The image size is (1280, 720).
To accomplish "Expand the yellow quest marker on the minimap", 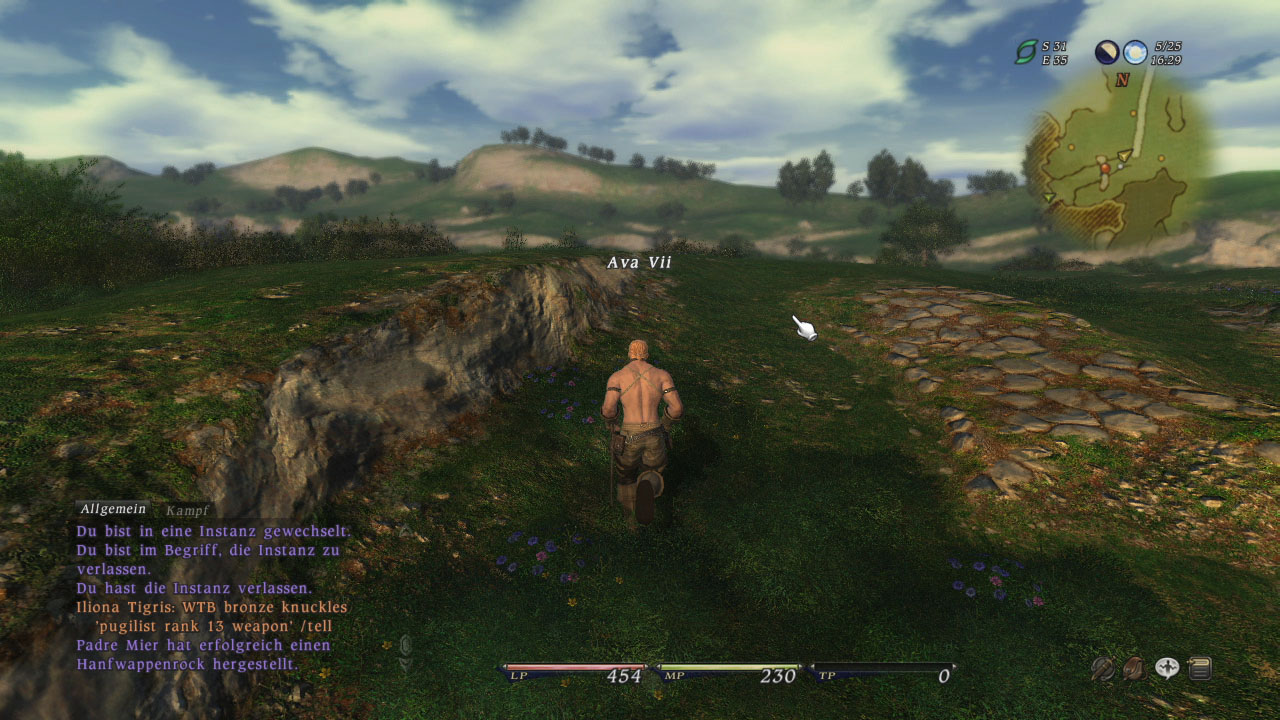I will tap(1123, 156).
